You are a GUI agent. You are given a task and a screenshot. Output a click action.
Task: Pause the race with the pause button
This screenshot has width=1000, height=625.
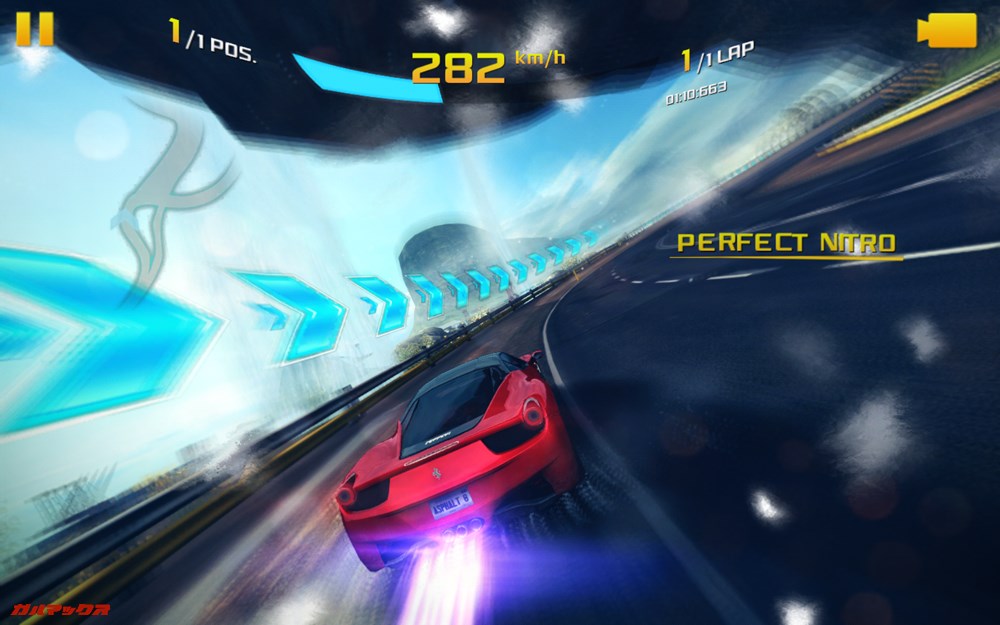point(35,29)
